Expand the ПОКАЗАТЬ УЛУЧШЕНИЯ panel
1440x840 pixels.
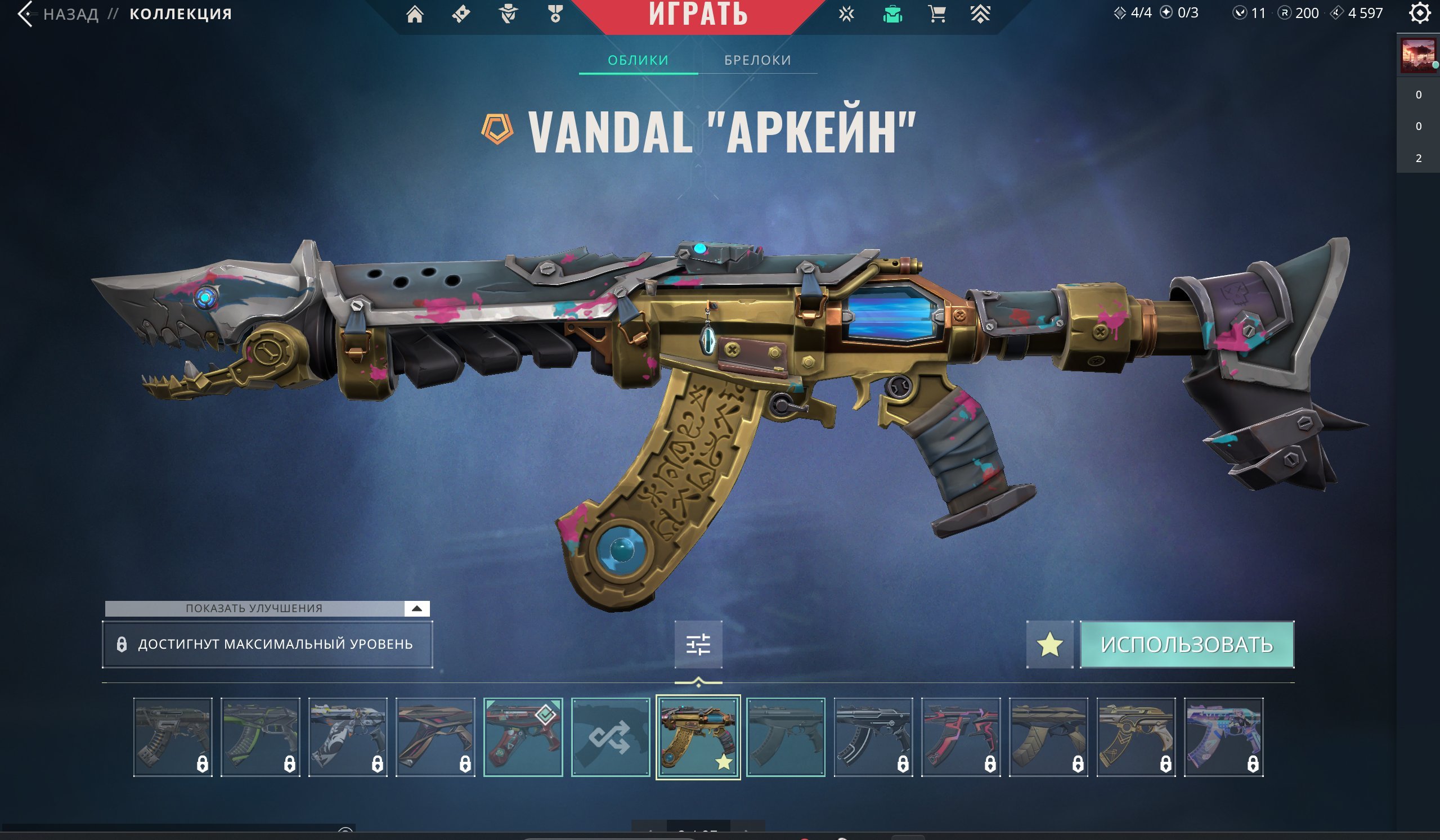[x=416, y=608]
